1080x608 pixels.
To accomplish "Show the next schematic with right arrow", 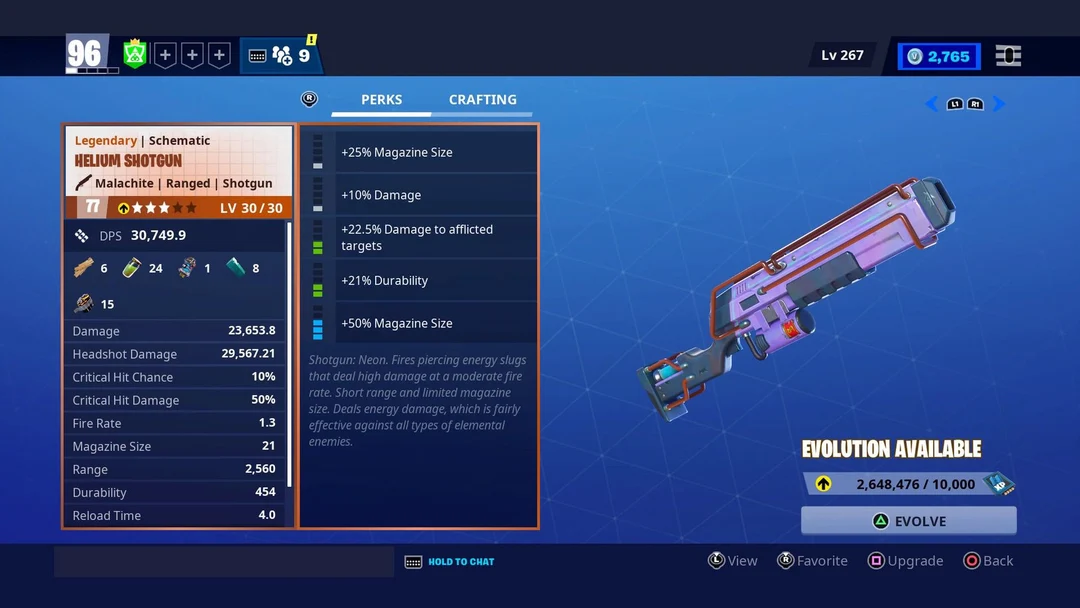I will coord(999,104).
